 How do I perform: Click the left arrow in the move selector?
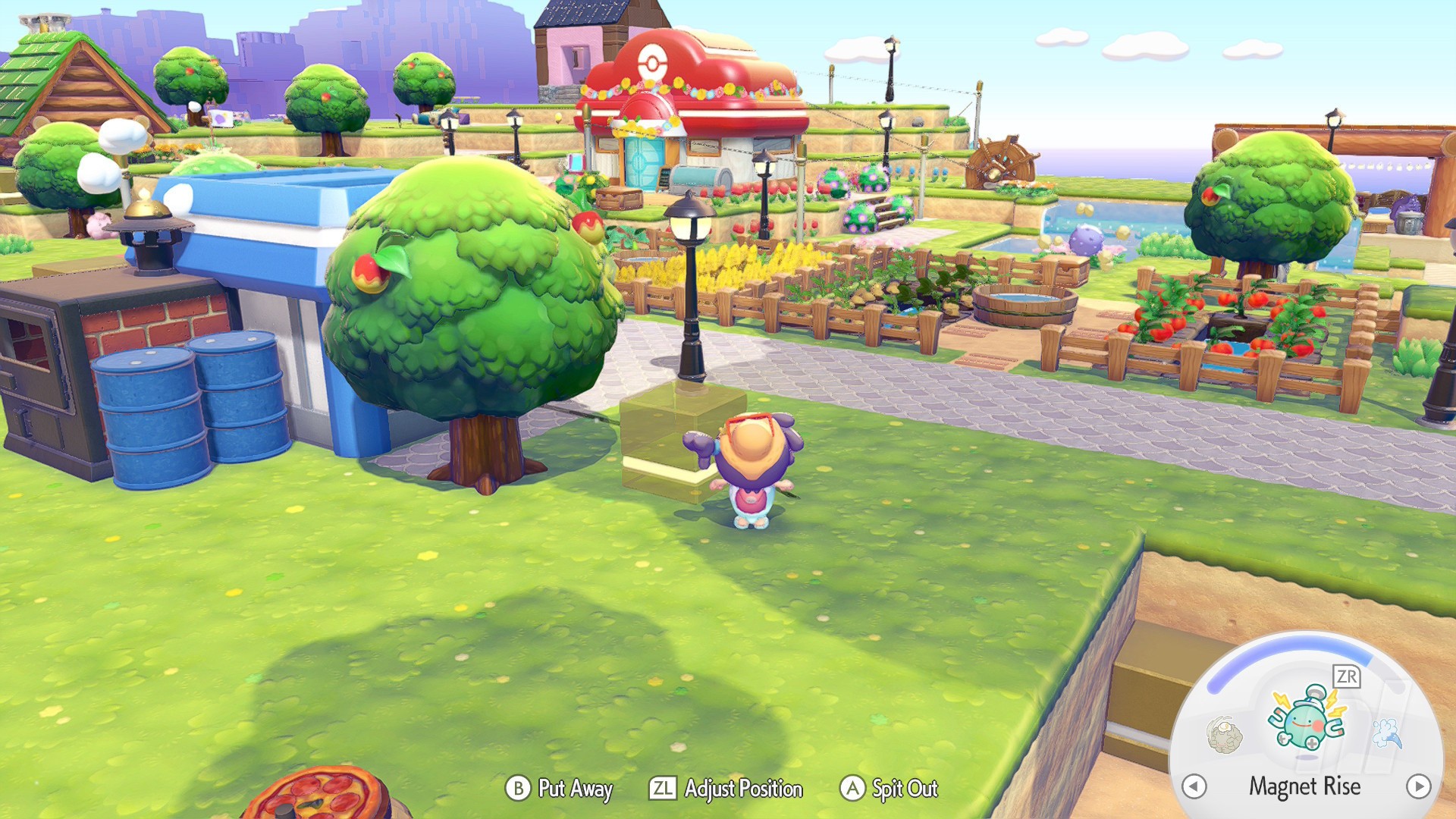1194,786
